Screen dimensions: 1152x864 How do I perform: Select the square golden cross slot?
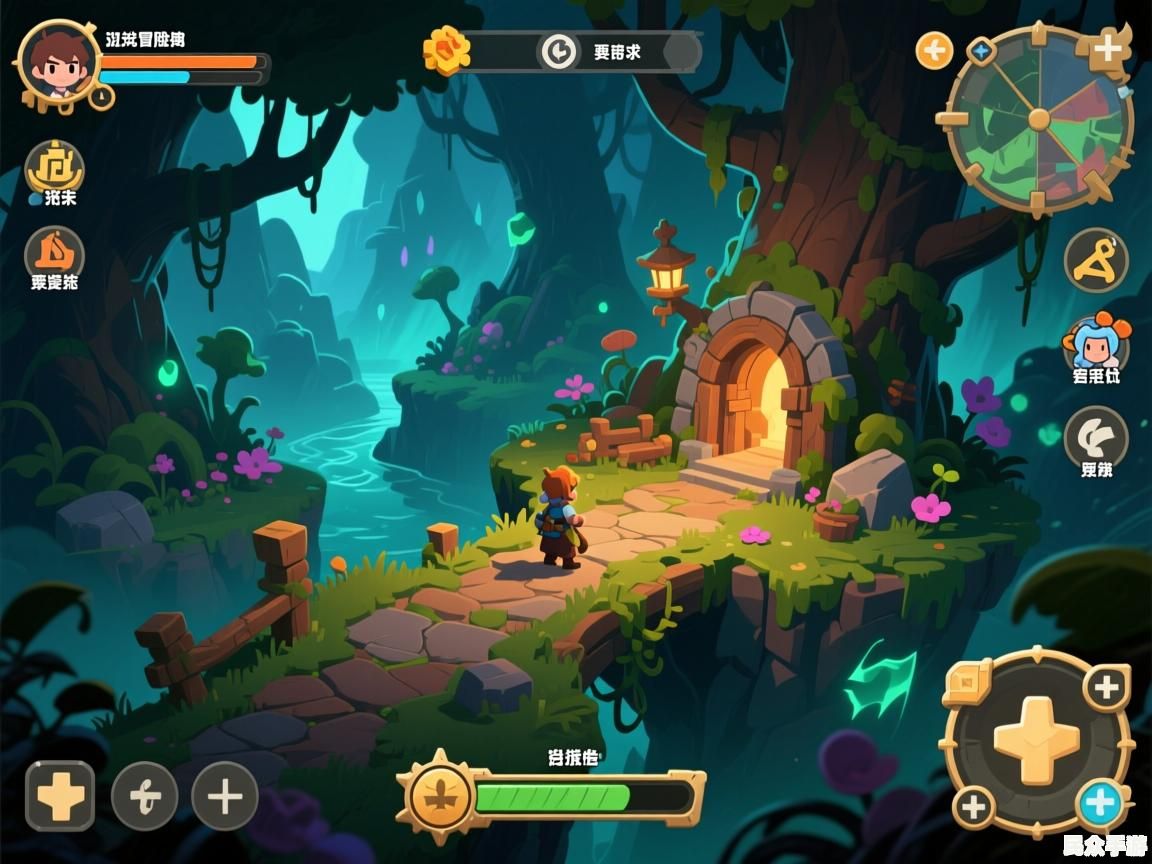60,796
